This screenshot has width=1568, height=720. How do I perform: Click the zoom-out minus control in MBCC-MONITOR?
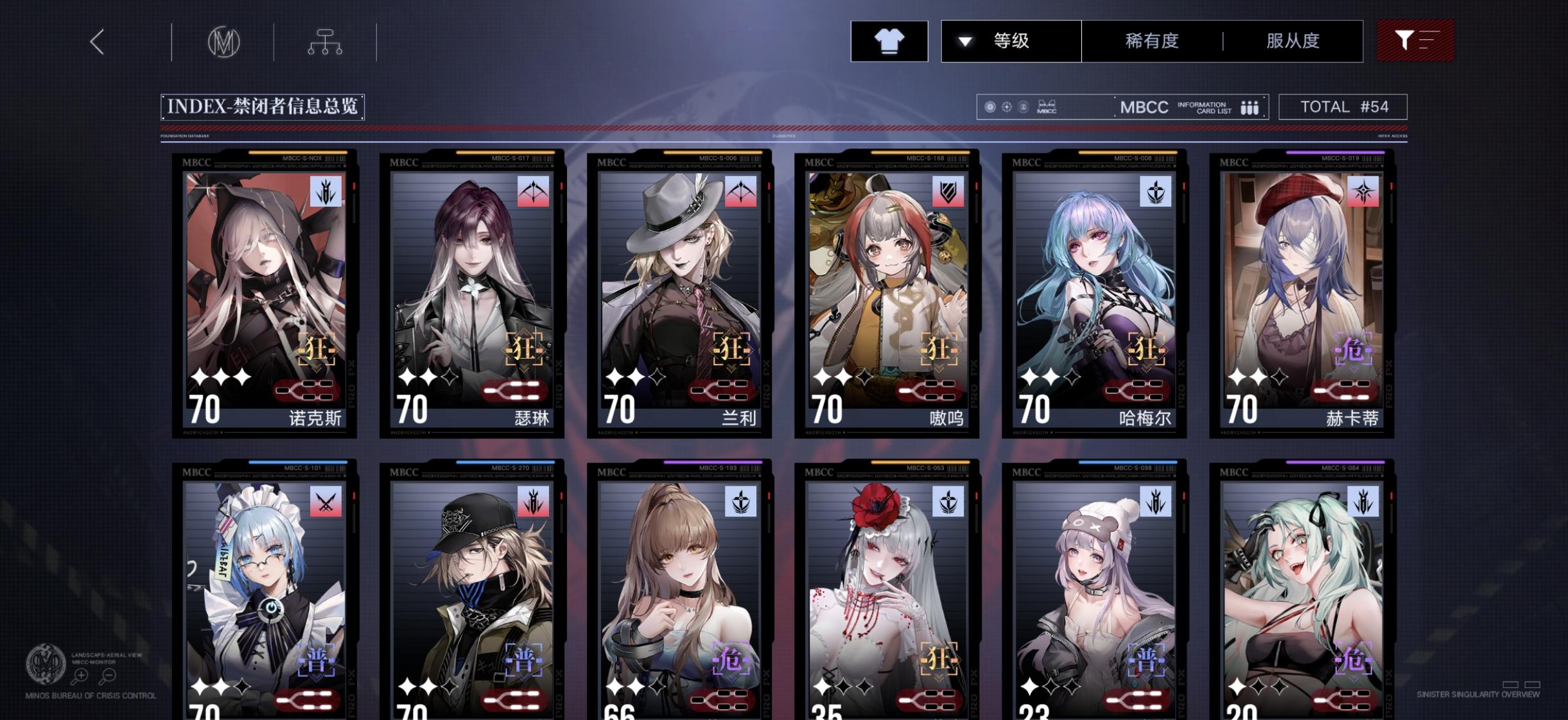point(108,676)
